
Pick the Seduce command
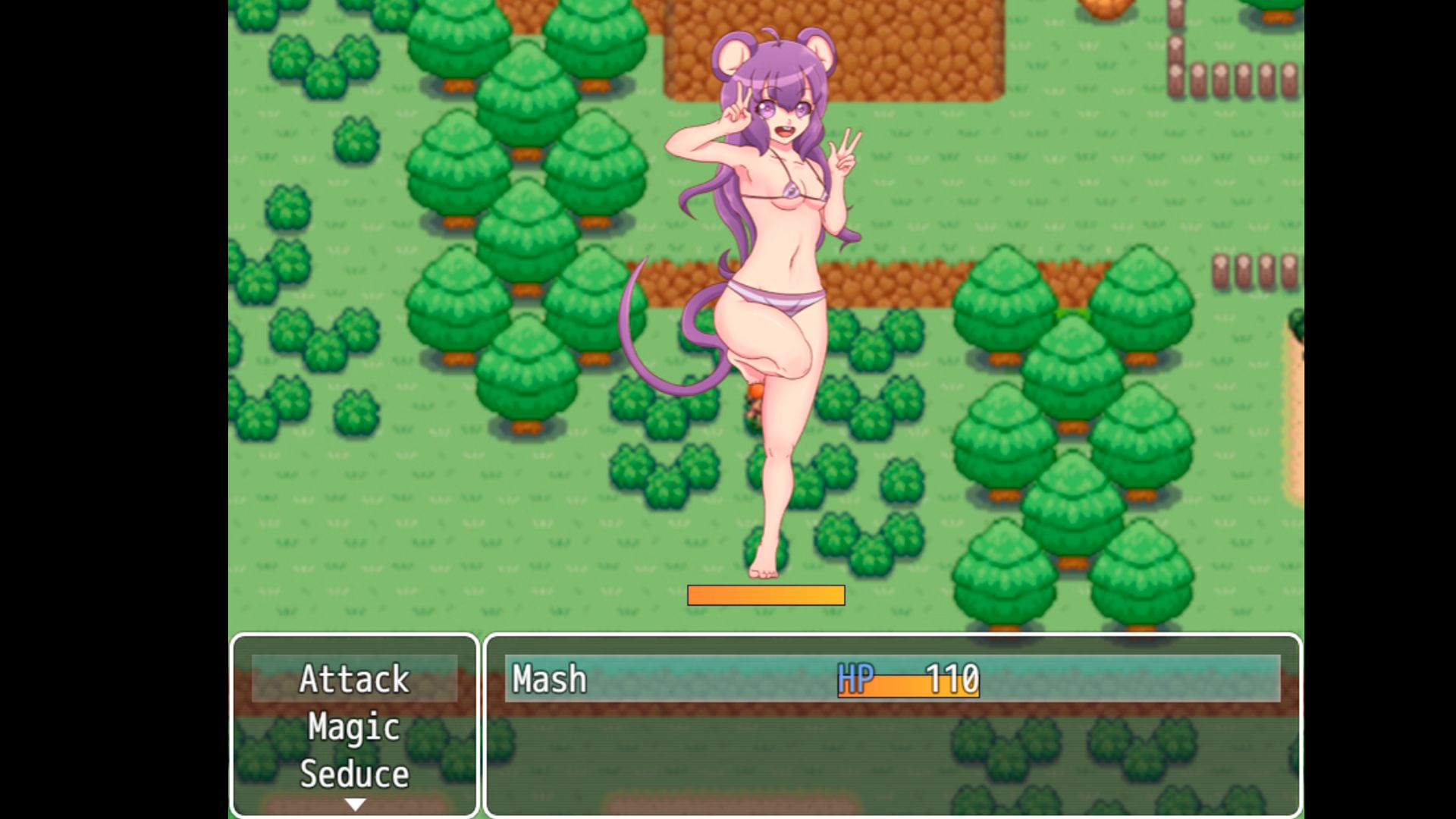[x=354, y=774]
